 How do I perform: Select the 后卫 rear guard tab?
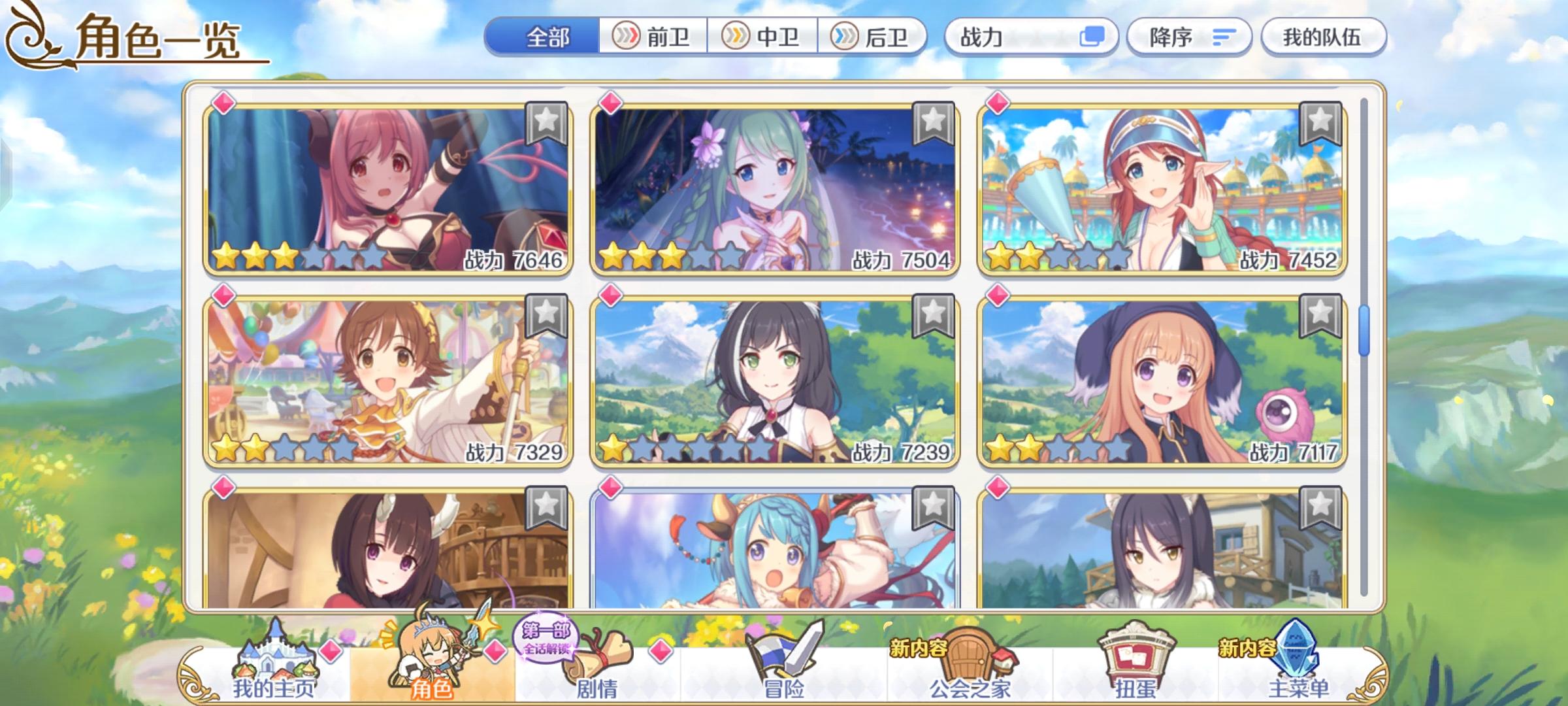(x=875, y=37)
